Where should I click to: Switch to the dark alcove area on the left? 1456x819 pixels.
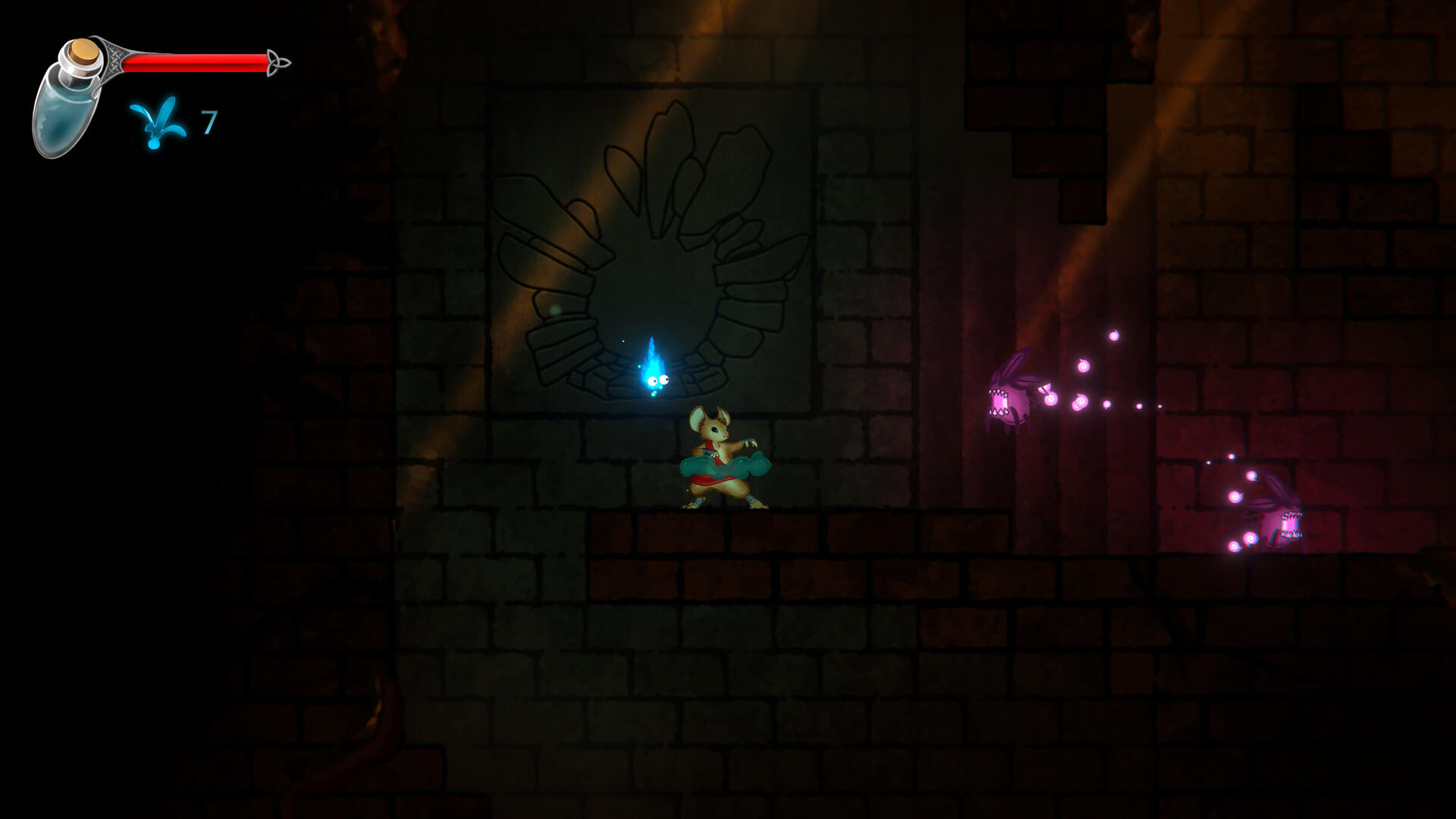pos(190,455)
